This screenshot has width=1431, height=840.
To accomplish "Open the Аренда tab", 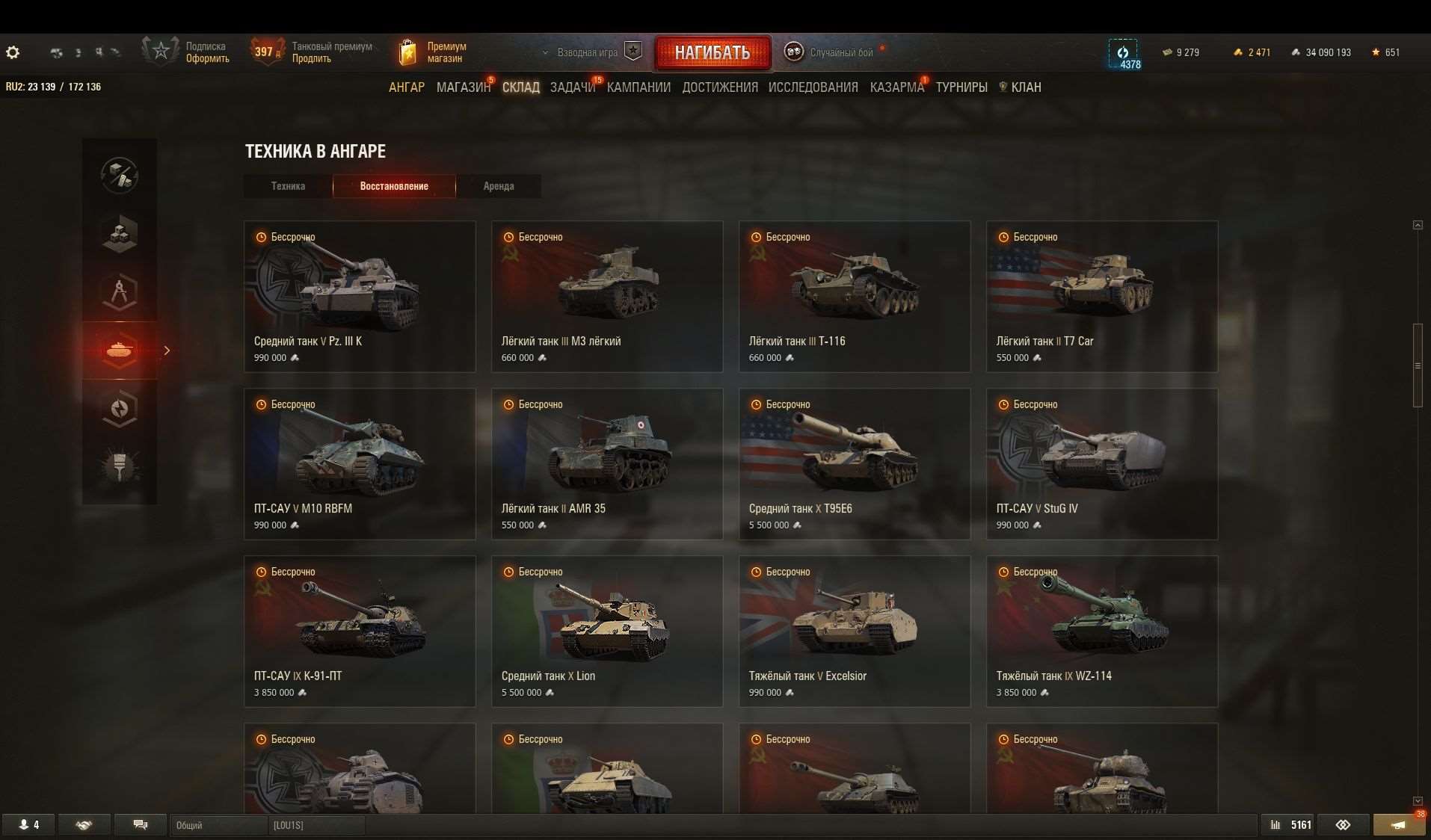I will (x=499, y=186).
